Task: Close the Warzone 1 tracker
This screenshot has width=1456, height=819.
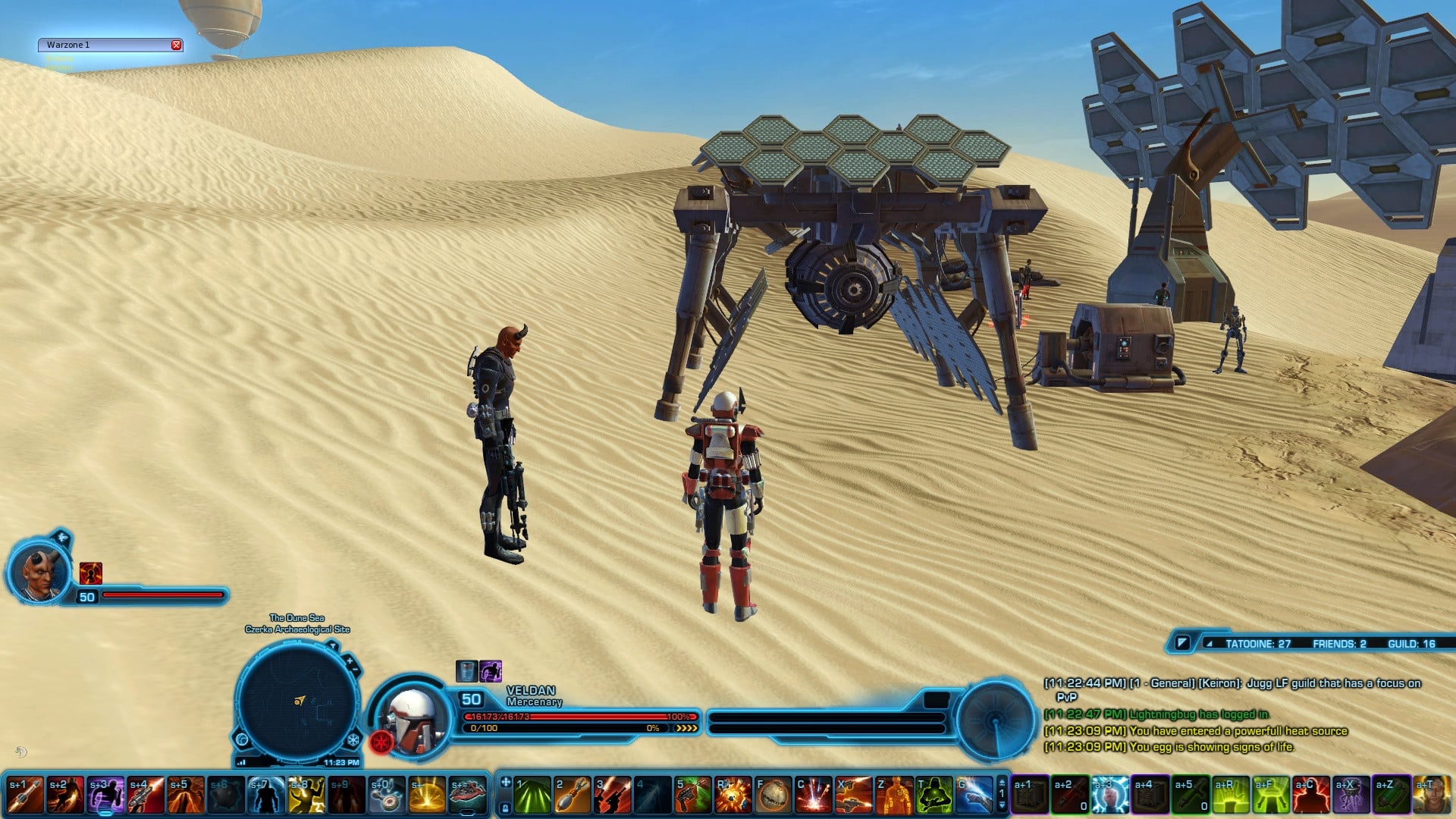Action: coord(176,45)
